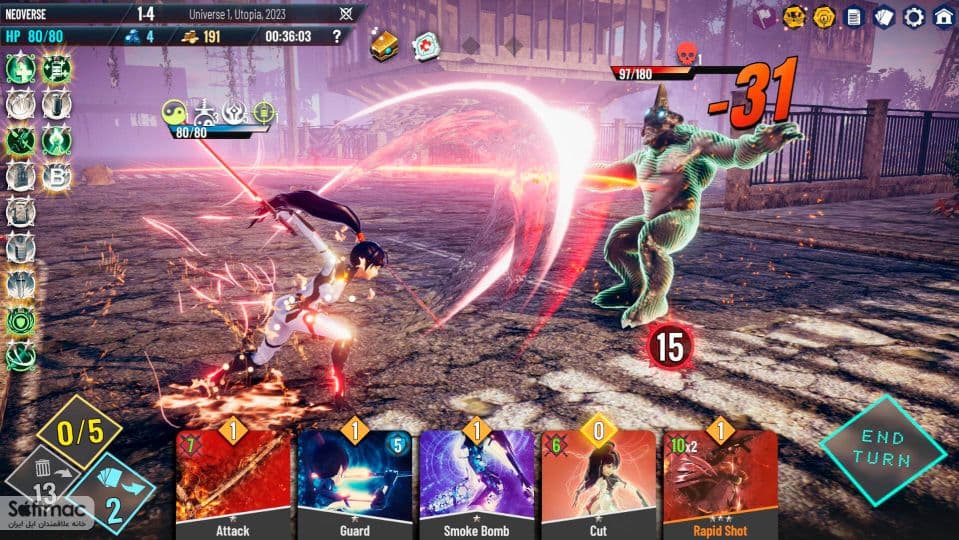Open the card deck viewer icon
The width and height of the screenshot is (959, 540).
click(x=884, y=16)
